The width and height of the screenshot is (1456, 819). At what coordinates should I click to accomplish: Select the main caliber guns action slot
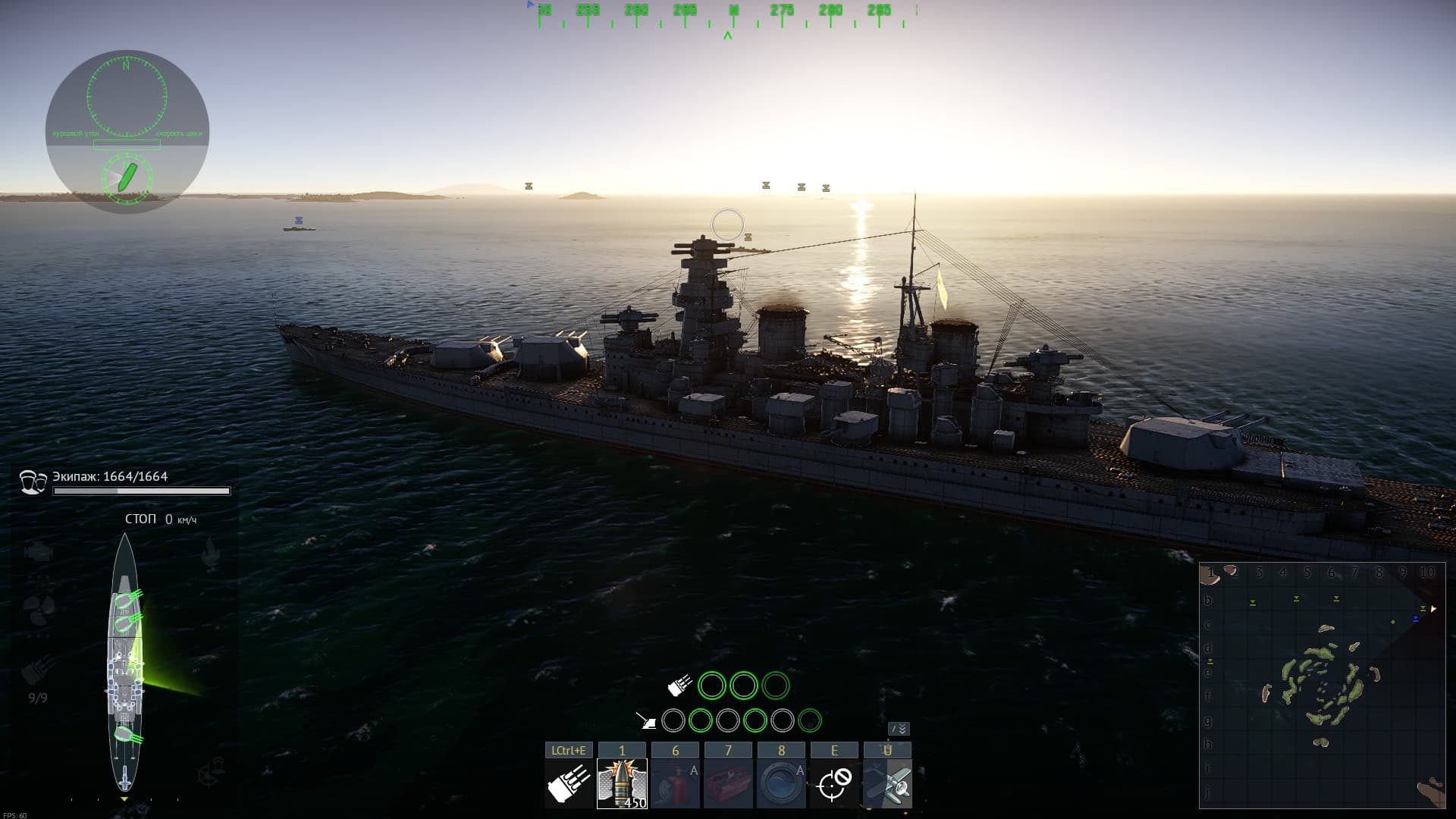[x=569, y=783]
